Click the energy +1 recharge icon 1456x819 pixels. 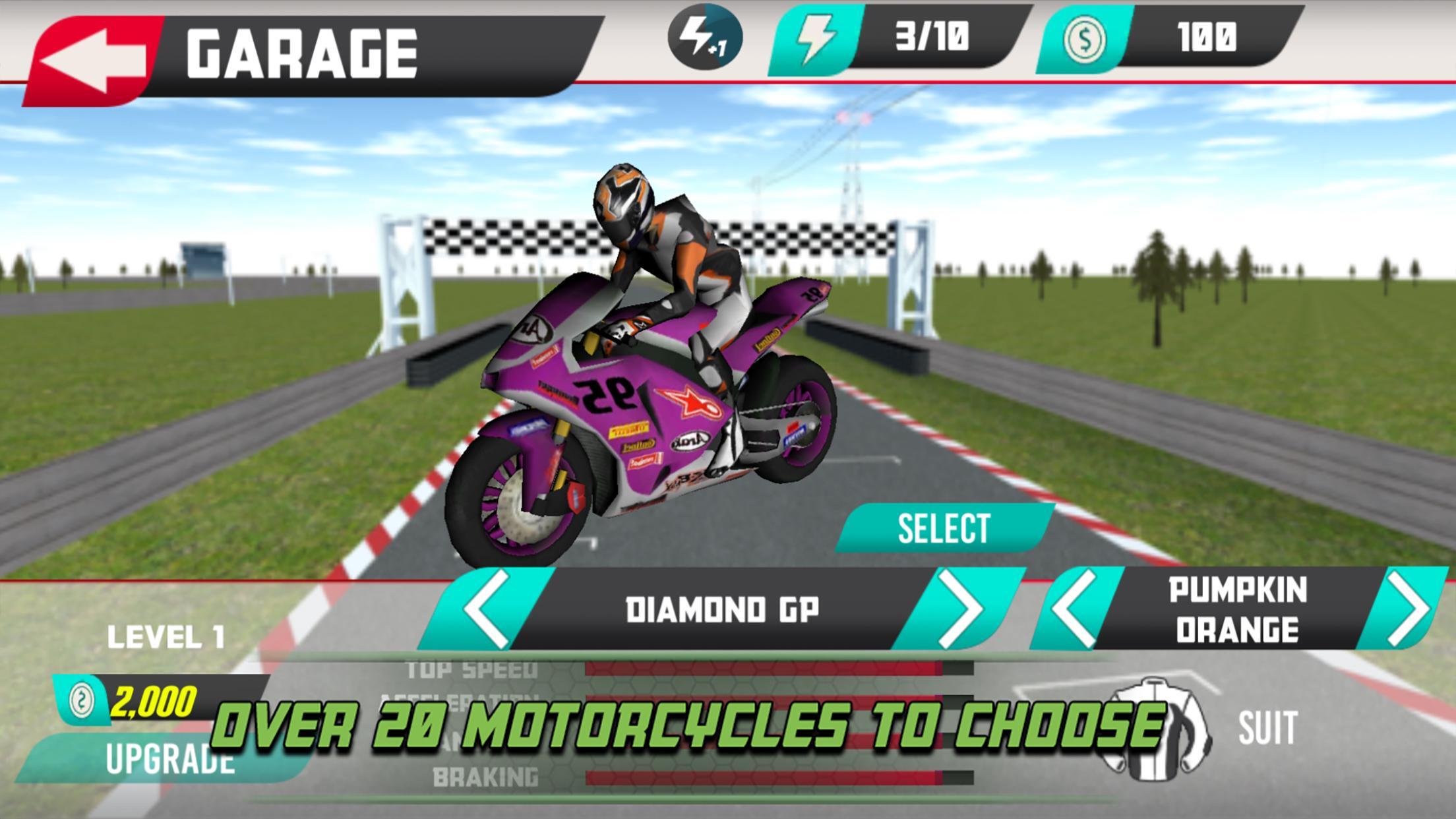click(706, 40)
